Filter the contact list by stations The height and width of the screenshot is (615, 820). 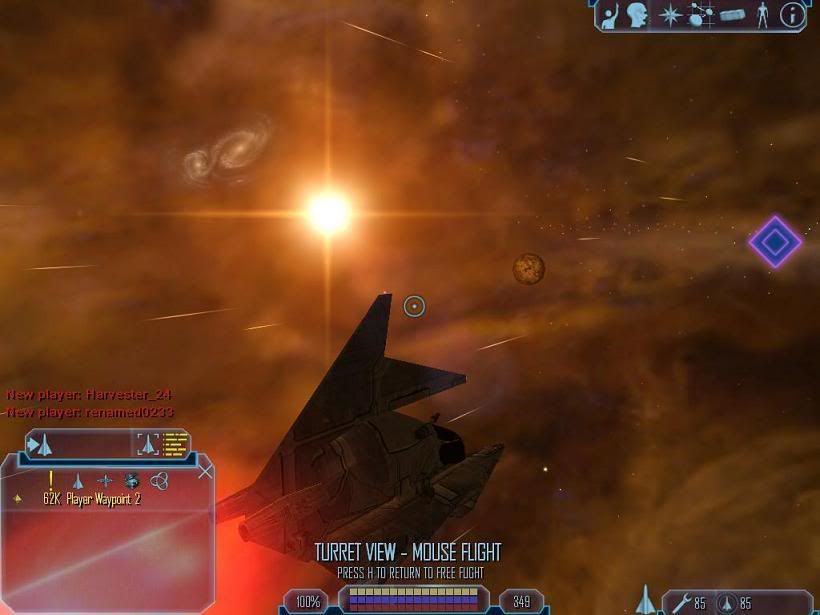pyautogui.click(x=105, y=481)
